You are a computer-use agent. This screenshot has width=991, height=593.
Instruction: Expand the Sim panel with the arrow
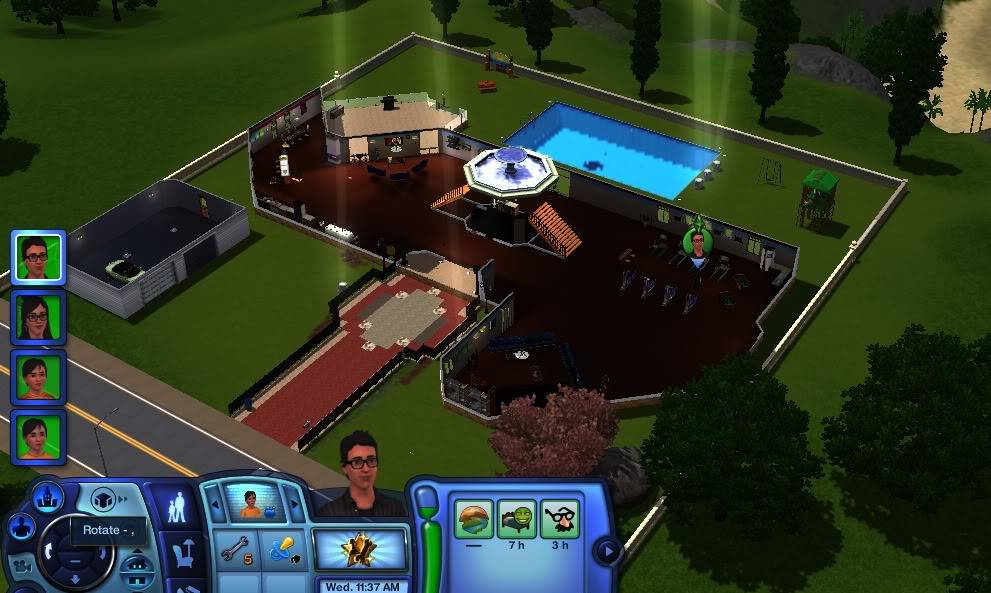click(605, 550)
